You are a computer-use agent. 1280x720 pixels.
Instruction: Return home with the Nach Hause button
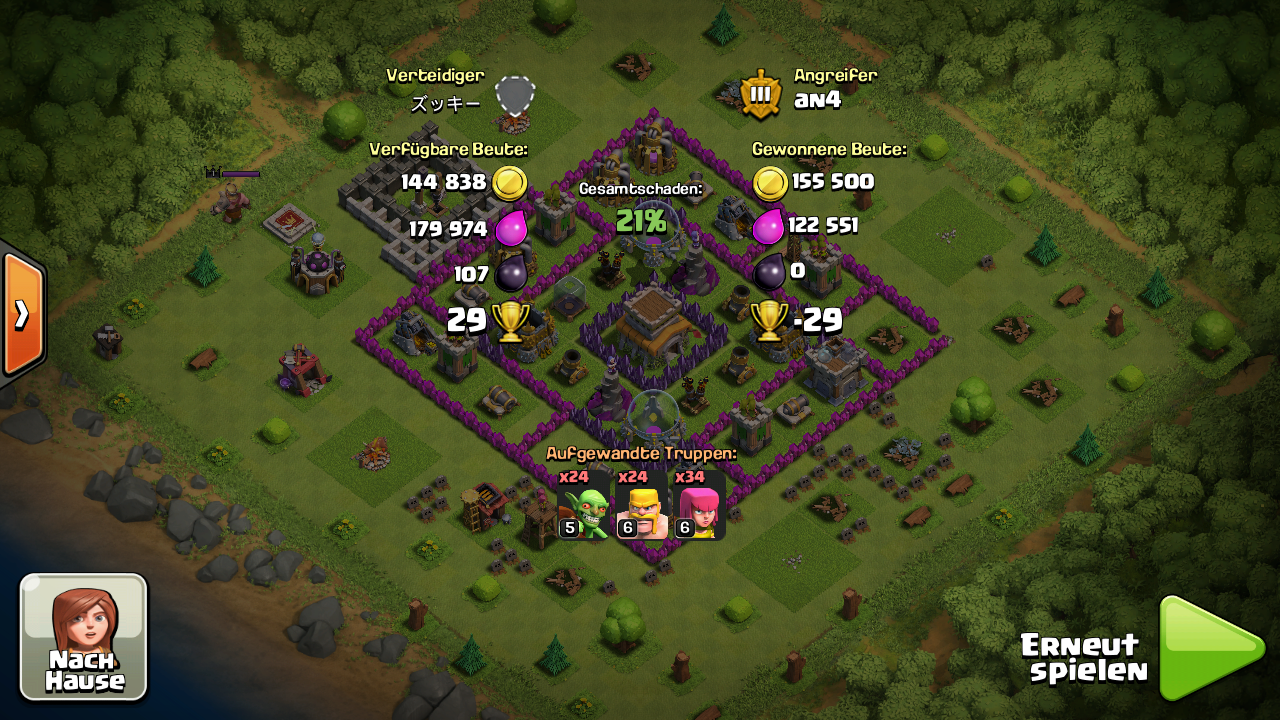[84, 637]
